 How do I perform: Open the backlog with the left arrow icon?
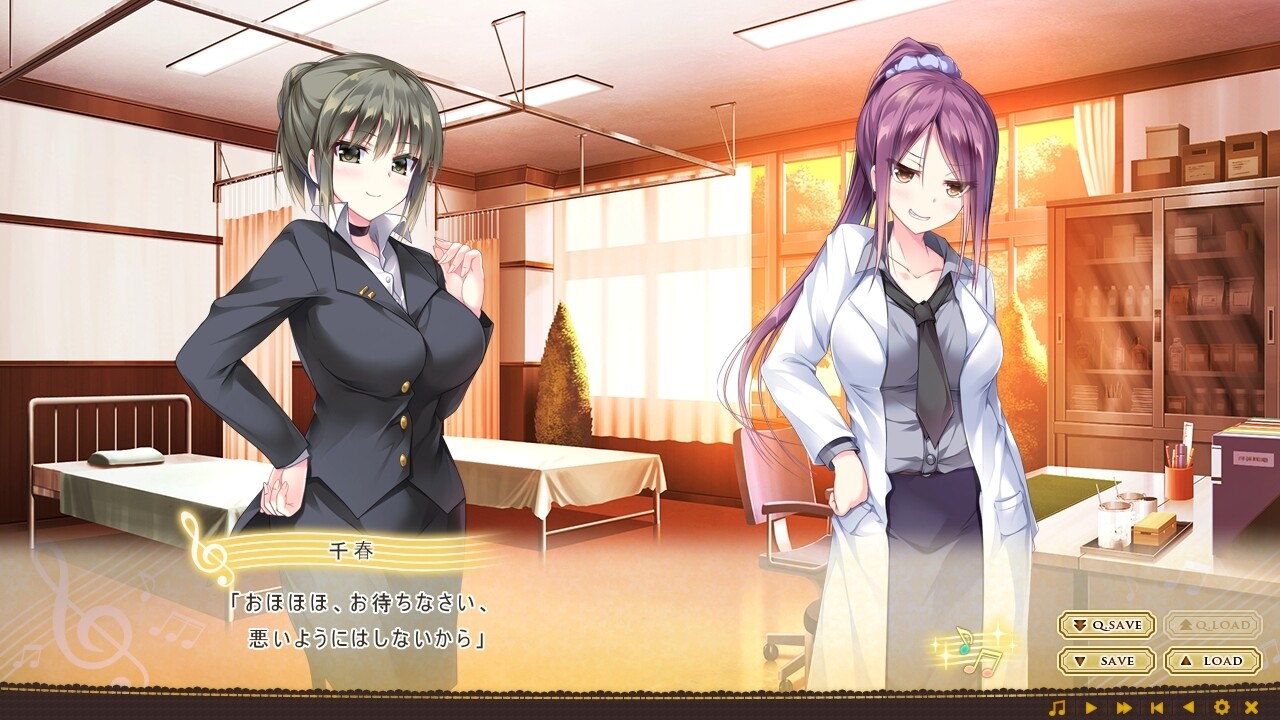pyautogui.click(x=1190, y=706)
